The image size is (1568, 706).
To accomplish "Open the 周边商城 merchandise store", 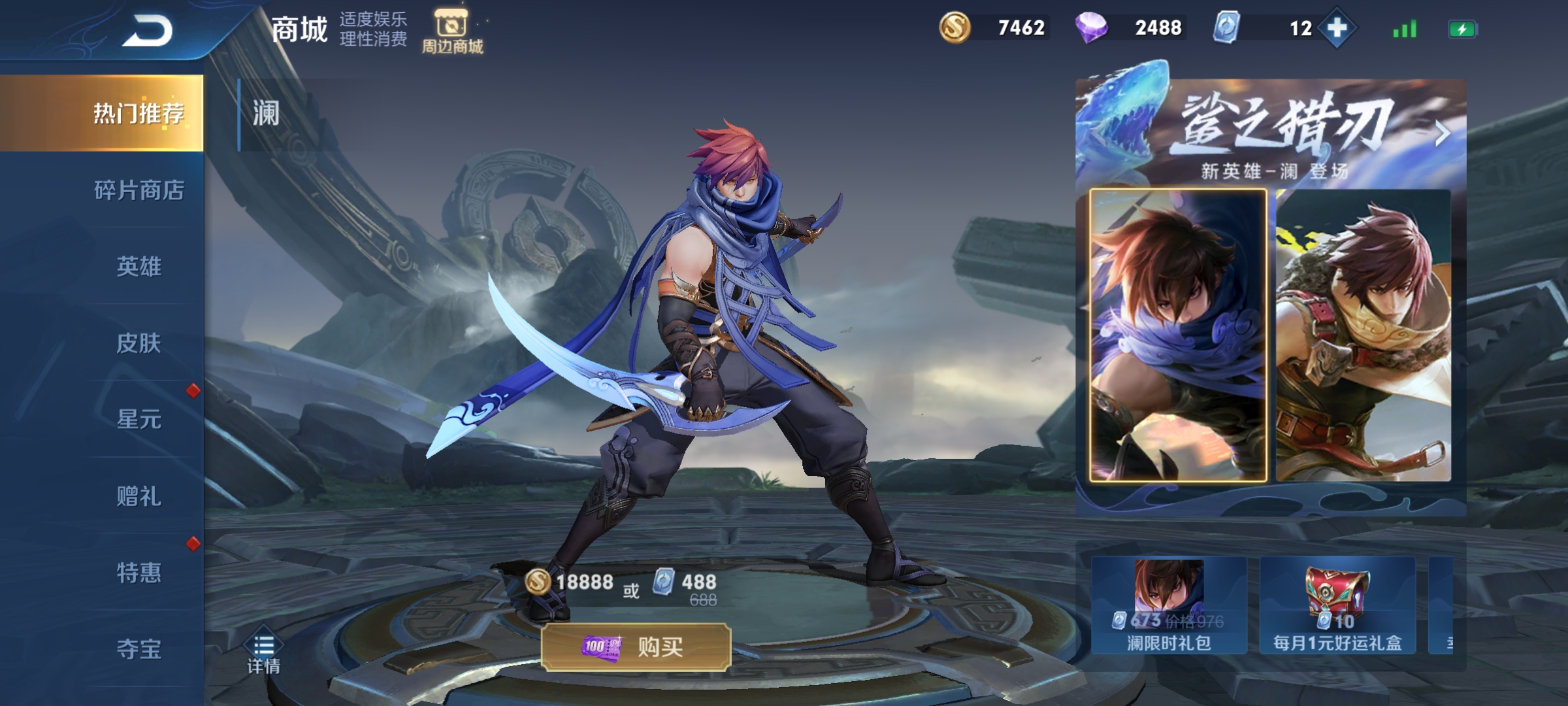I will coord(452,31).
